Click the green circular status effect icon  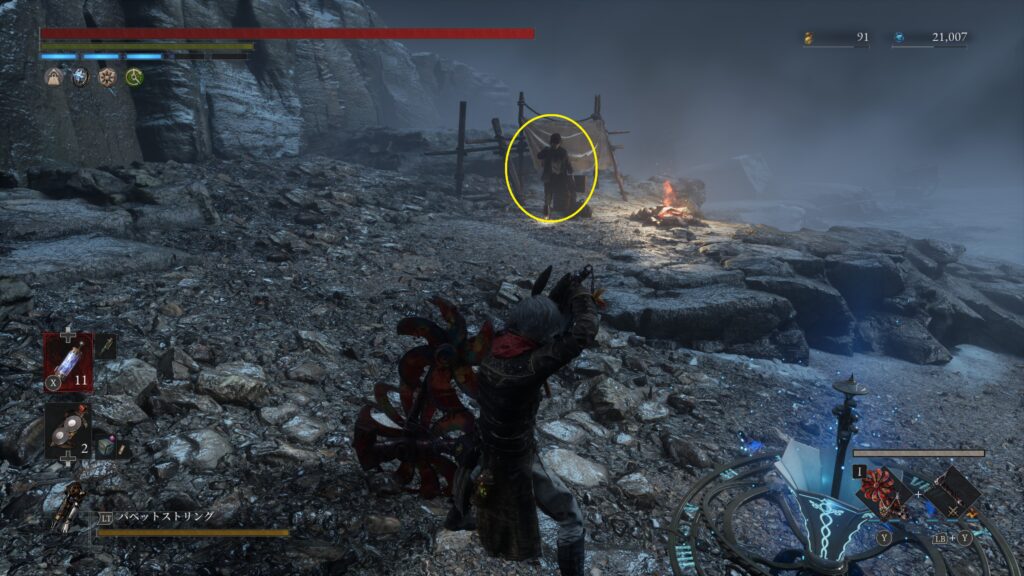(133, 76)
